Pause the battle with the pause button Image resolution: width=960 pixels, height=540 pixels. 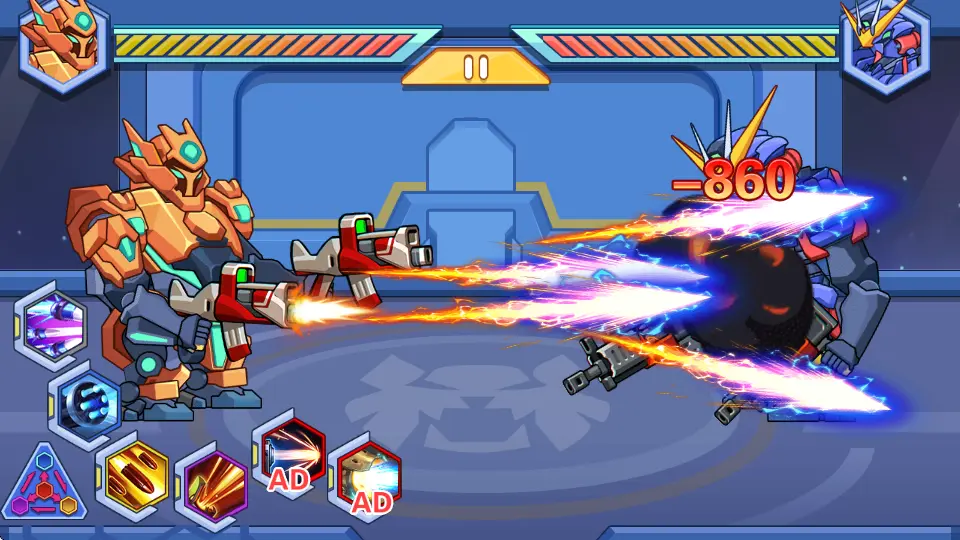(476, 67)
